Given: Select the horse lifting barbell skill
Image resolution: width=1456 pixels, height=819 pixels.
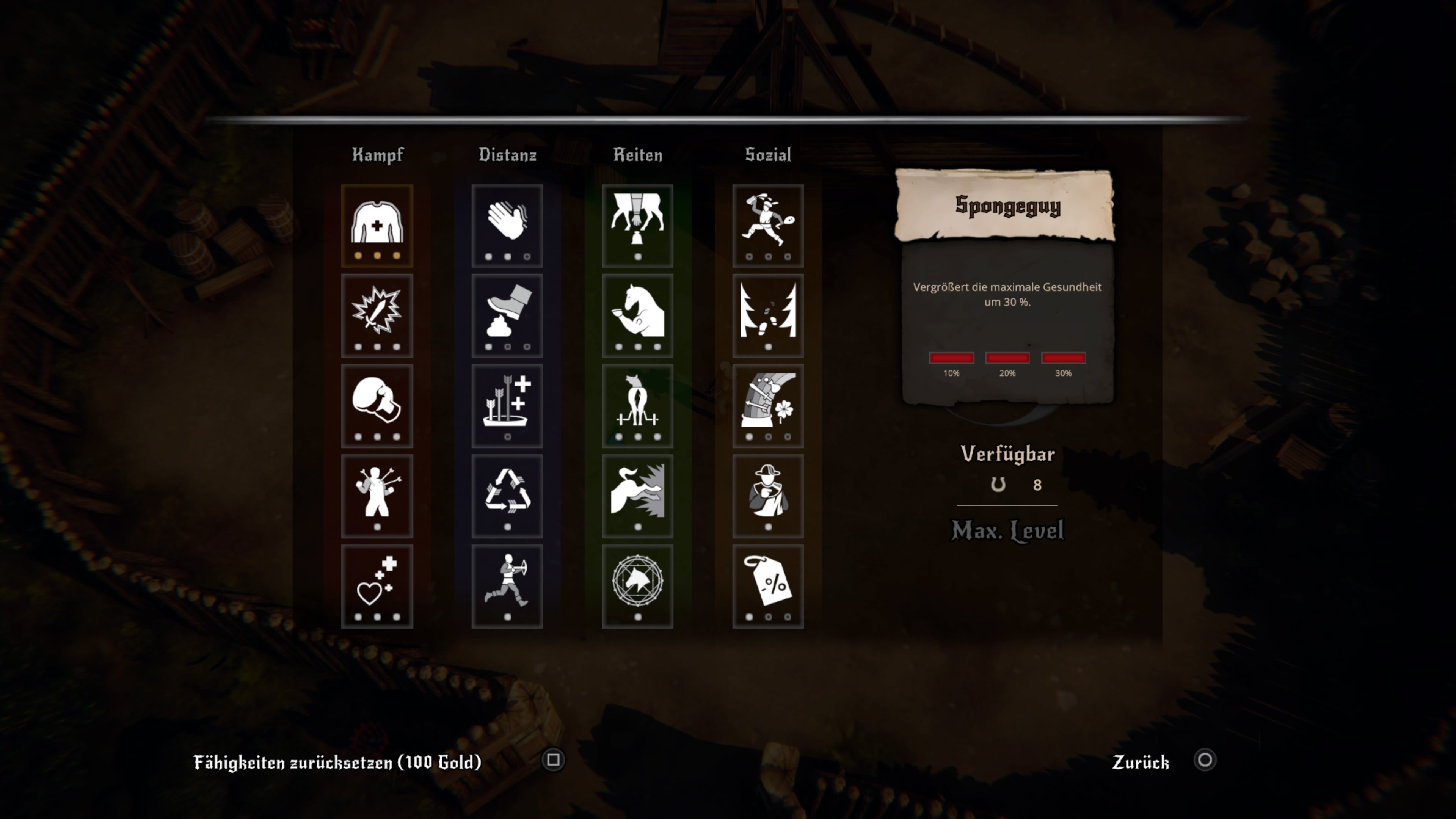Looking at the screenshot, I should point(637,405).
